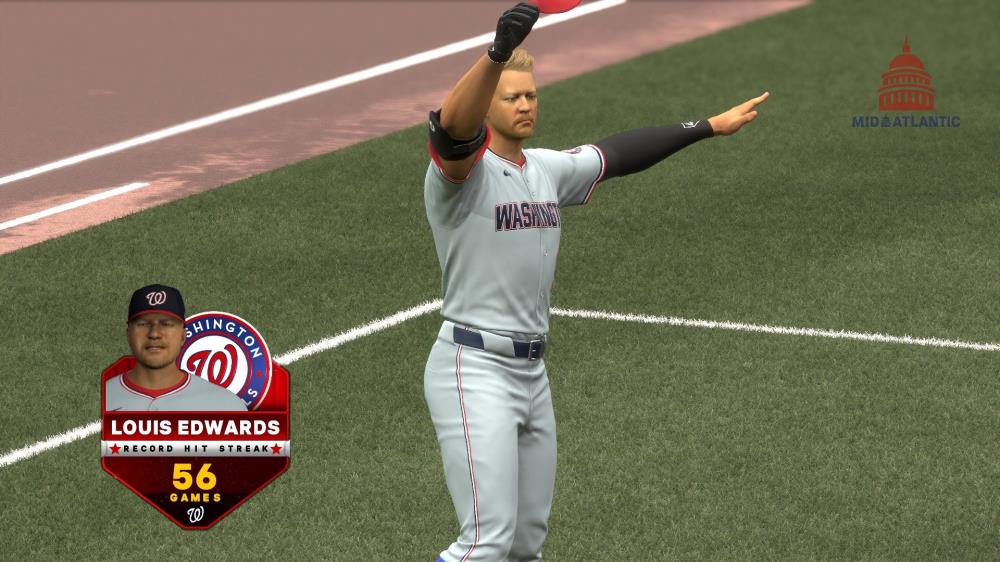Image resolution: width=1000 pixels, height=562 pixels.
Task: Select the Washington Nationals round logo badge
Action: coord(230,359)
